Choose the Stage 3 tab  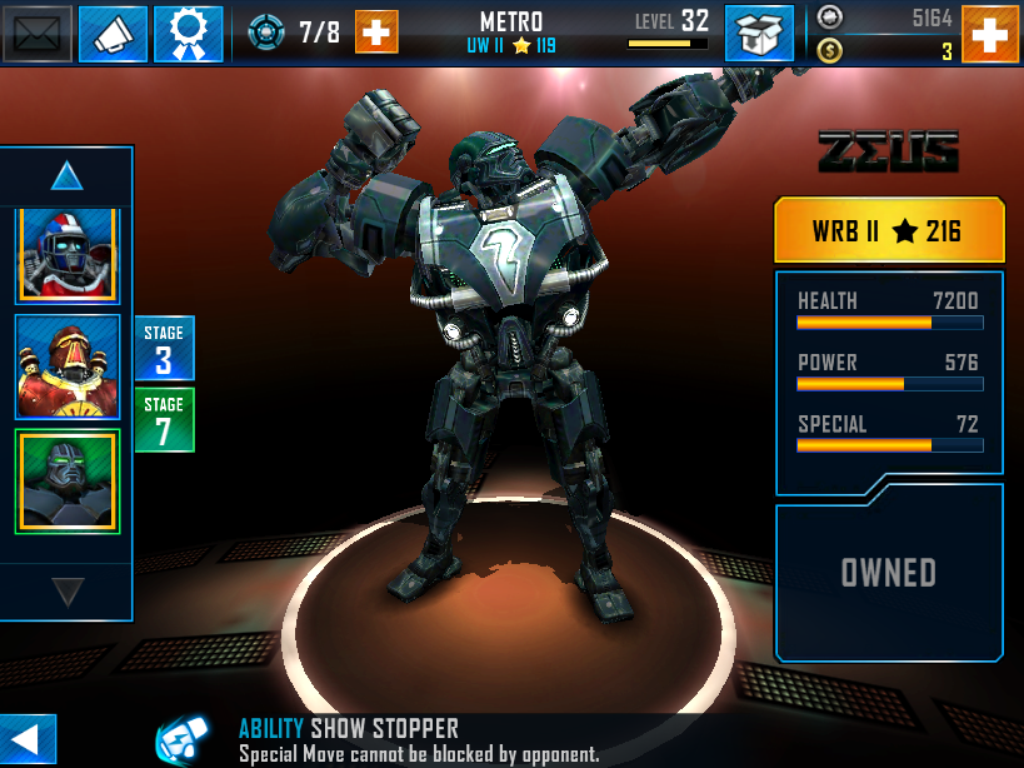point(164,348)
